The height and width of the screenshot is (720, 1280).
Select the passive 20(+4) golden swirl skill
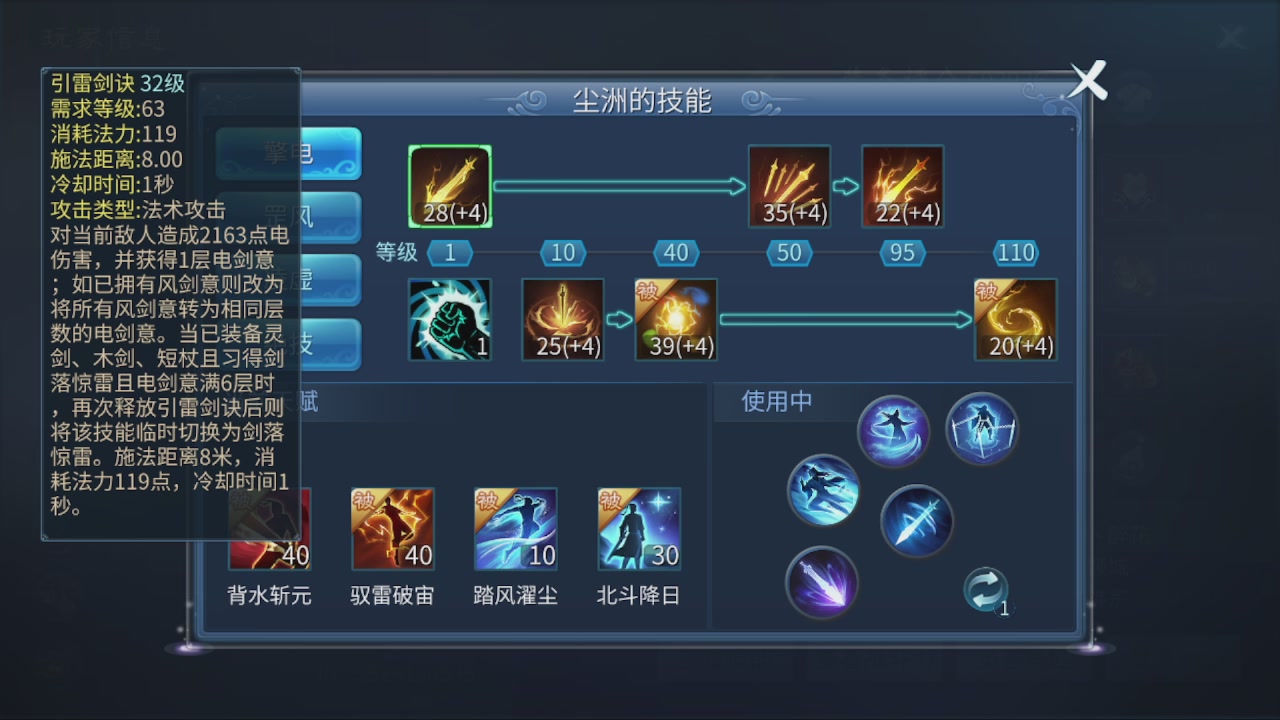point(1016,319)
